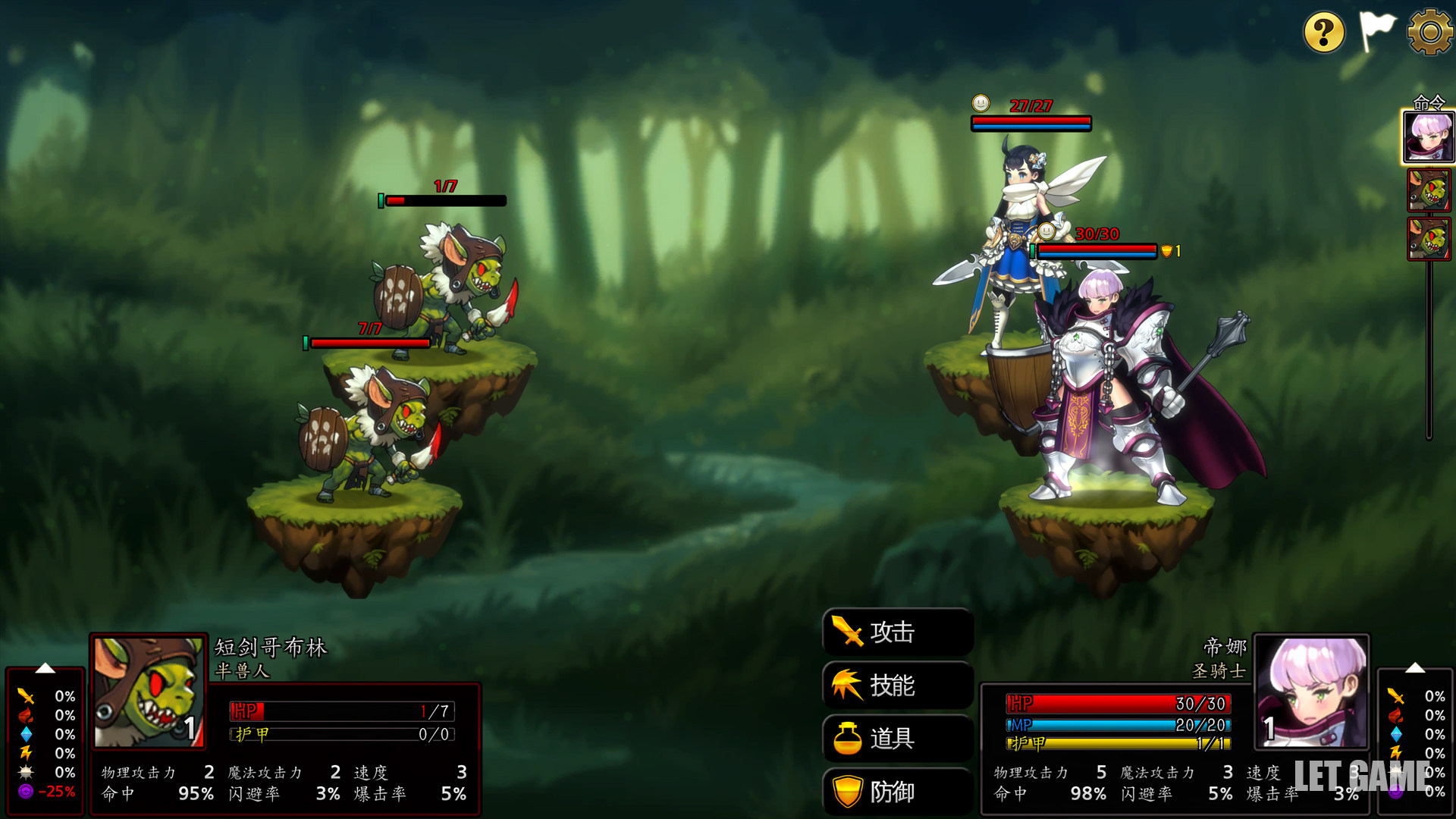The image size is (1456, 819).
Task: Open the 道具 items menu
Action: point(897,738)
